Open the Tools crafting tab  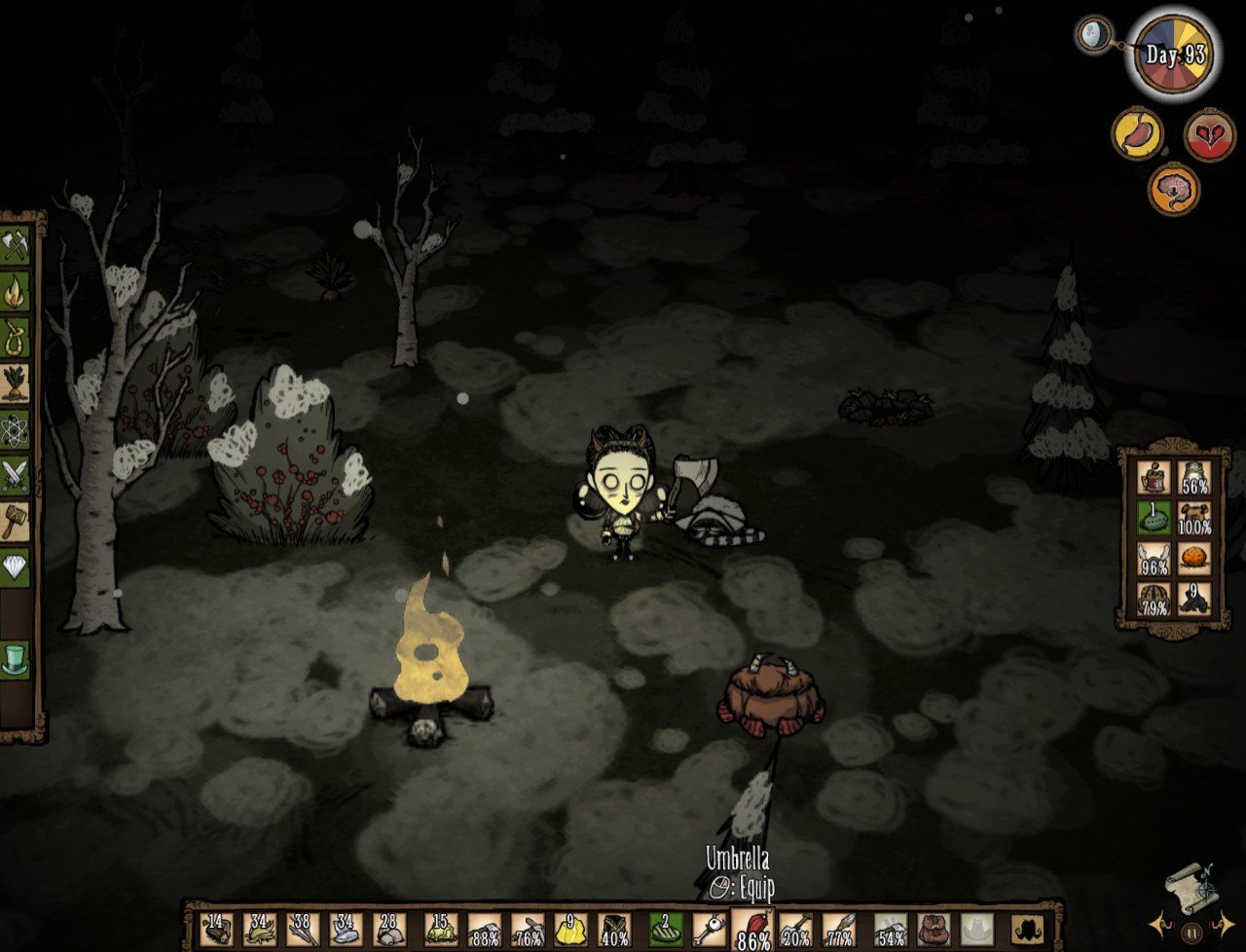(x=16, y=244)
